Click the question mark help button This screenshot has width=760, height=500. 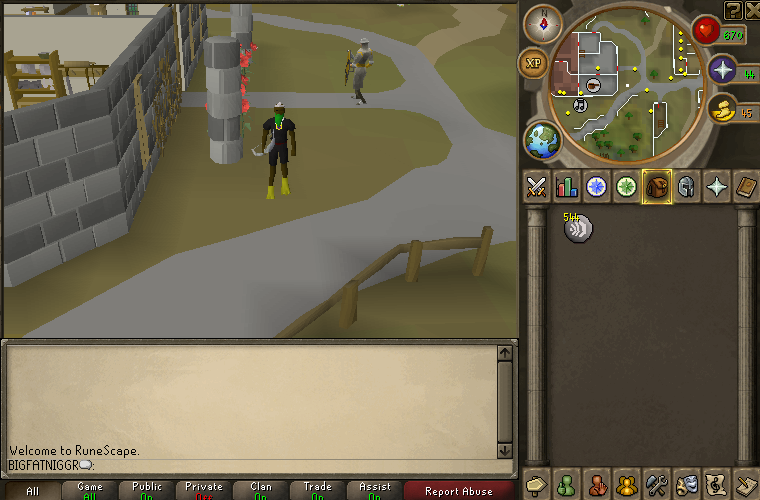pyautogui.click(x=733, y=10)
